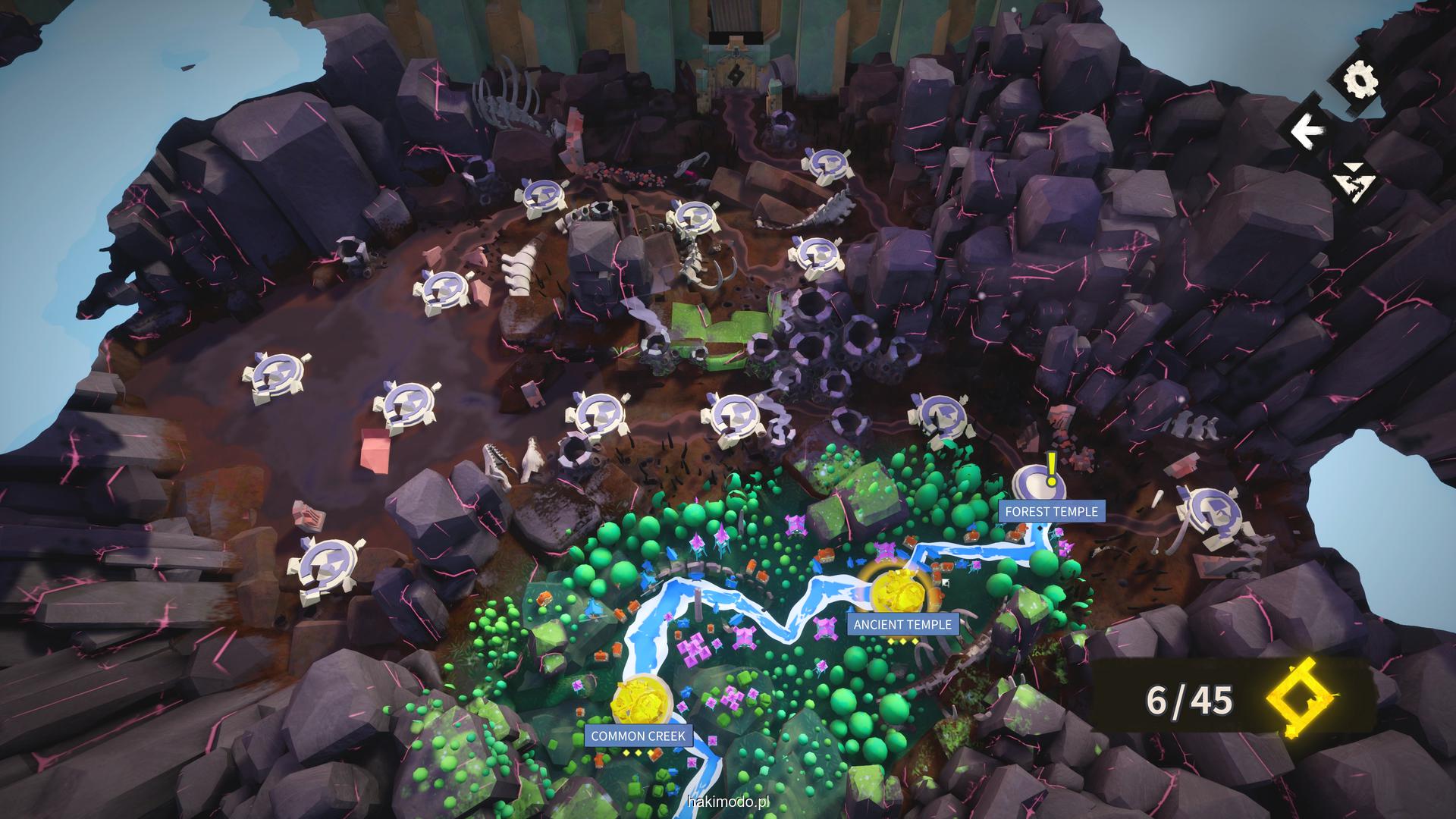This screenshot has height=819, width=1456.
Task: Go back using the left arrow button
Action: point(1305,132)
